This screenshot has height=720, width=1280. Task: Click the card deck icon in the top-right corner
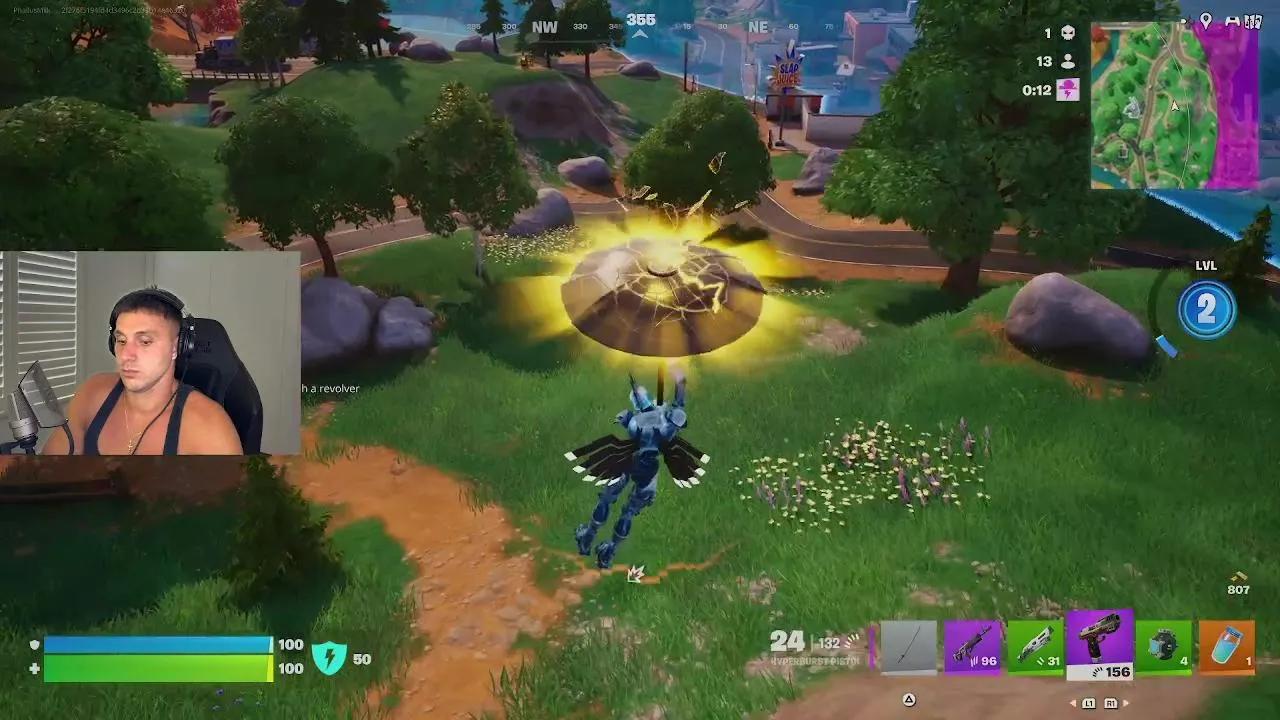[x=1255, y=20]
